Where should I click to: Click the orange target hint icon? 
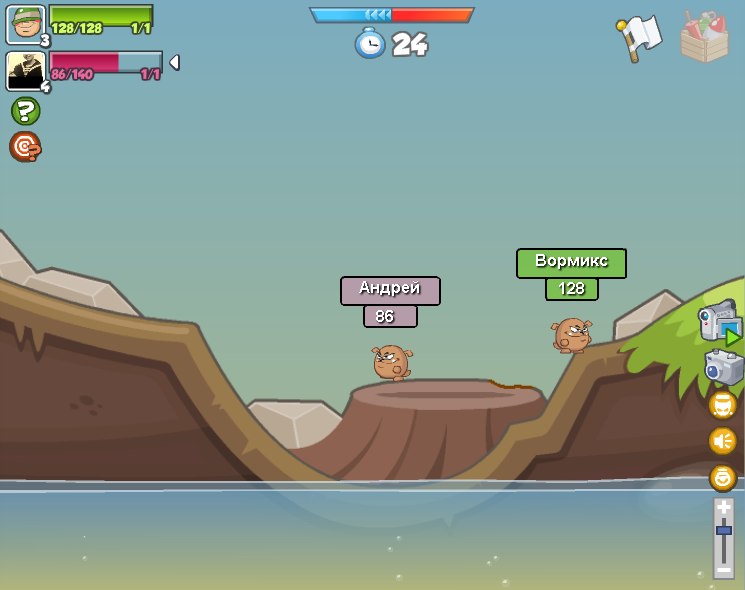25,147
